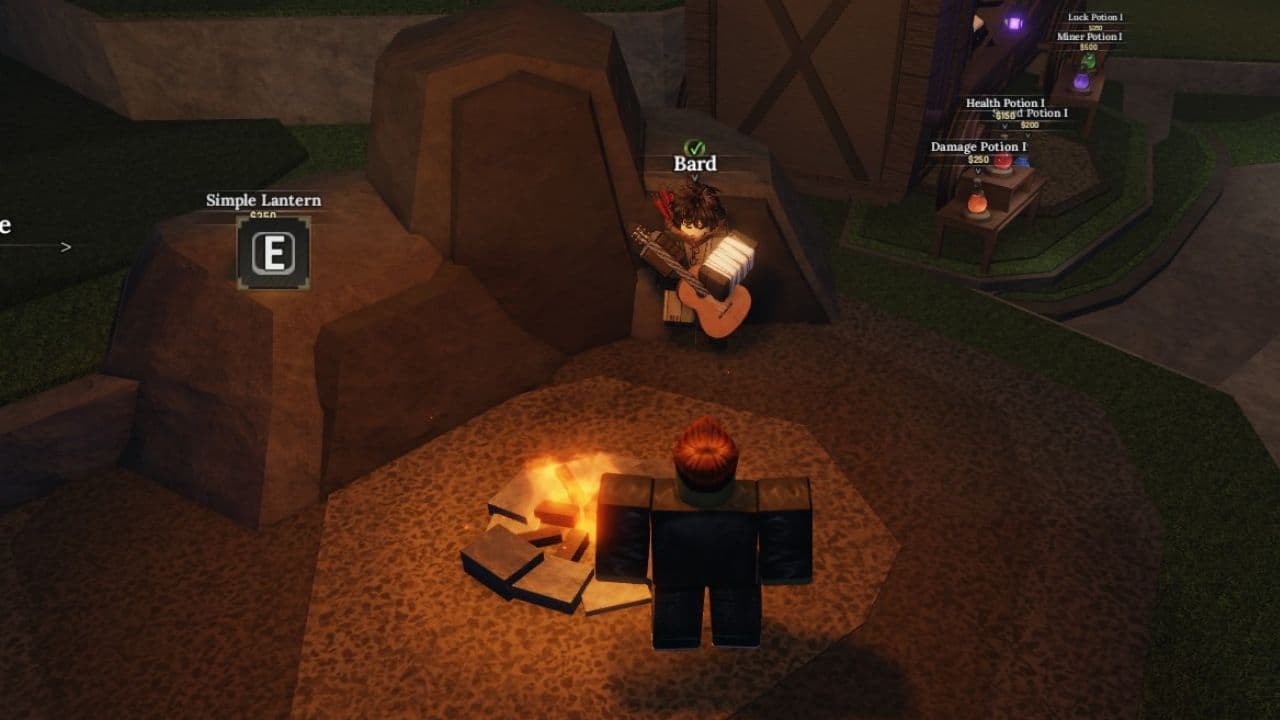Screen dimensions: 1280x720
Task: Select the purple Luck Potion bottle
Action: tap(1084, 84)
